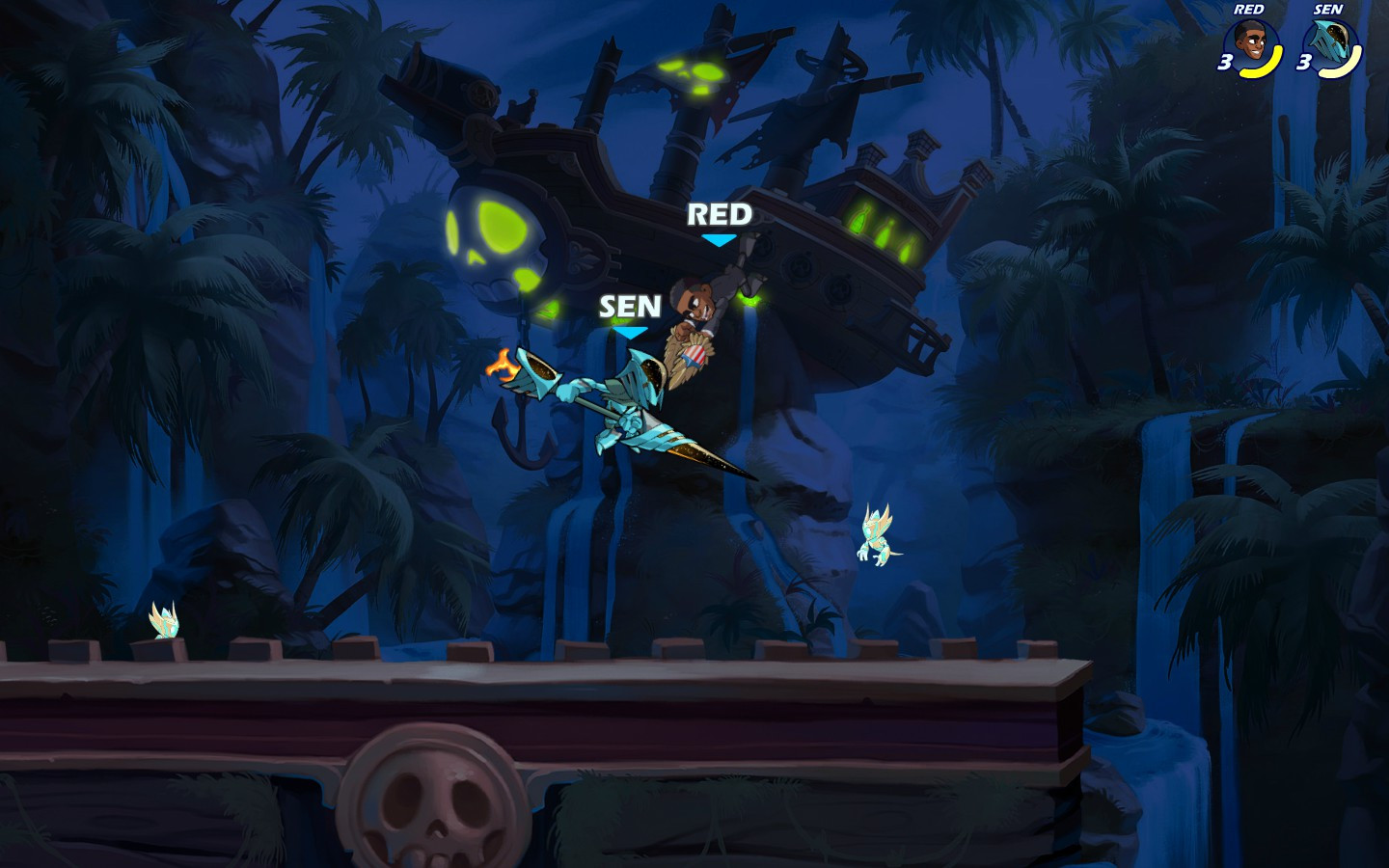Click the hanging anchor below the ship
The width and height of the screenshot is (1389, 868).
(521, 429)
